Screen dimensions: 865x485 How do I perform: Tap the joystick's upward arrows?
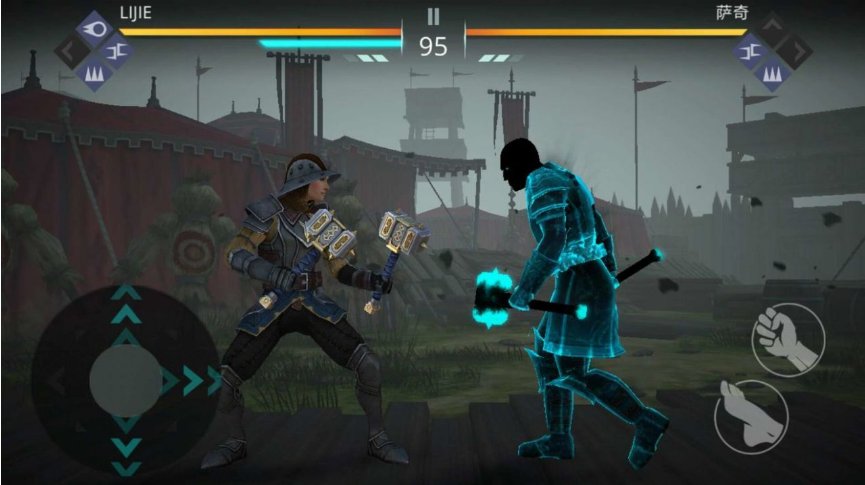click(125, 305)
